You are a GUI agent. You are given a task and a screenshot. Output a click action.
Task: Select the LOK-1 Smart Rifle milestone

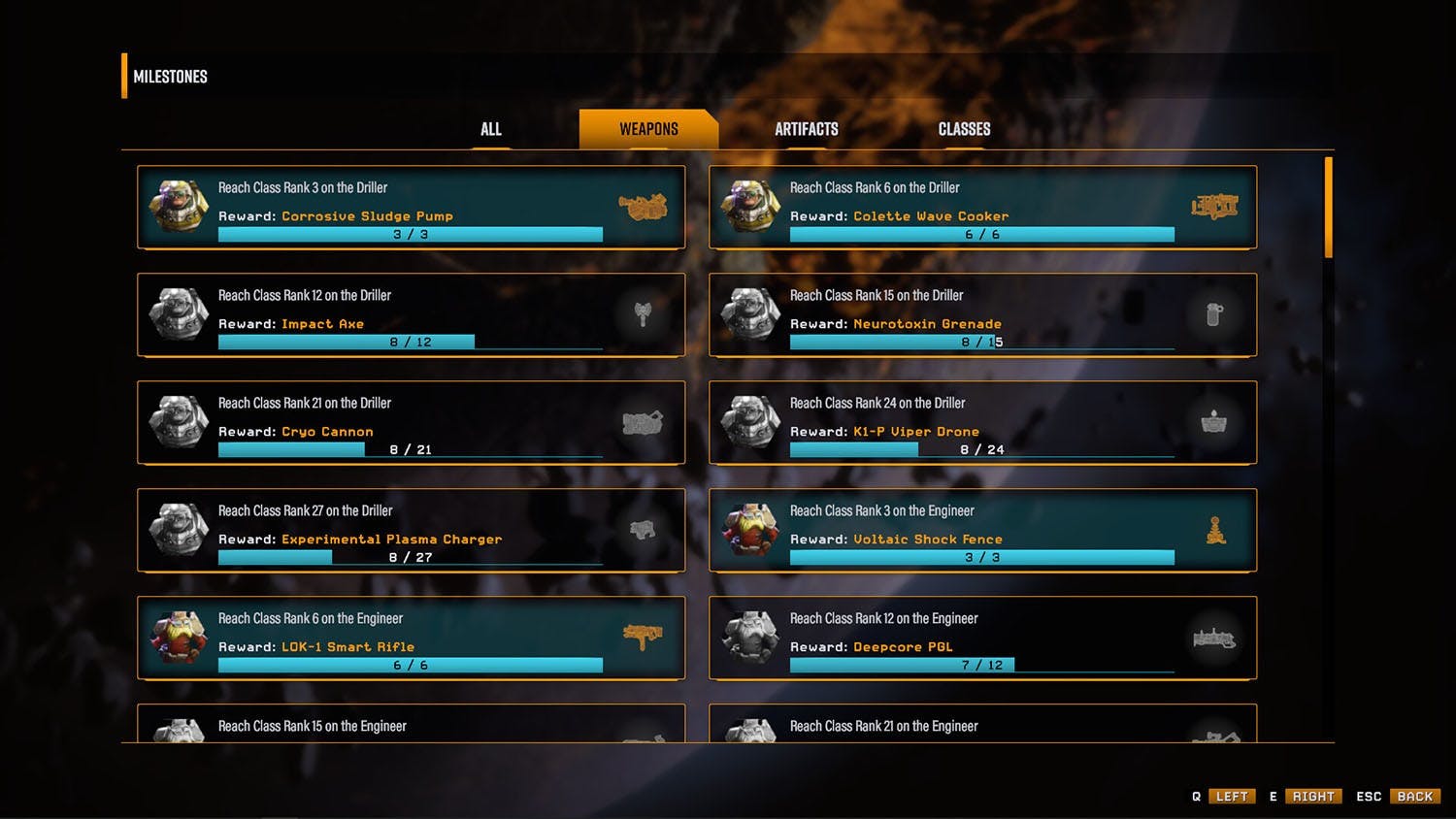[411, 638]
